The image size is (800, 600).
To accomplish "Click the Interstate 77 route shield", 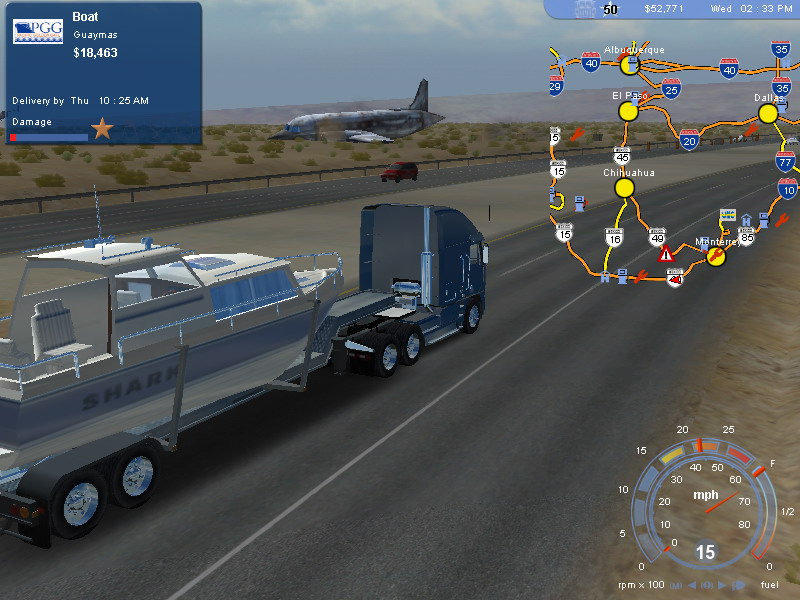I will (785, 162).
